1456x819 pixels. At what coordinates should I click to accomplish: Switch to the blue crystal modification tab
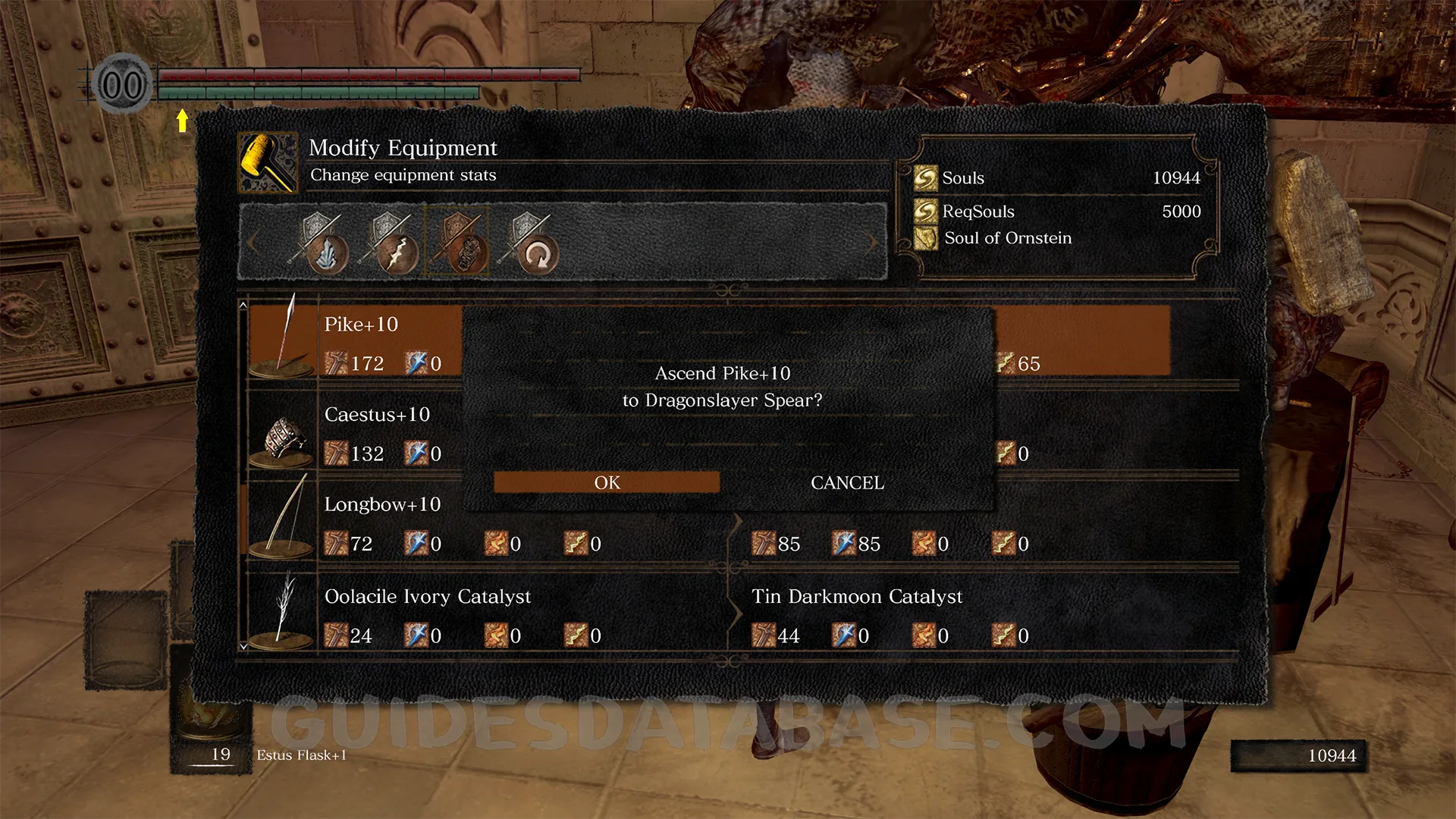coord(322,243)
